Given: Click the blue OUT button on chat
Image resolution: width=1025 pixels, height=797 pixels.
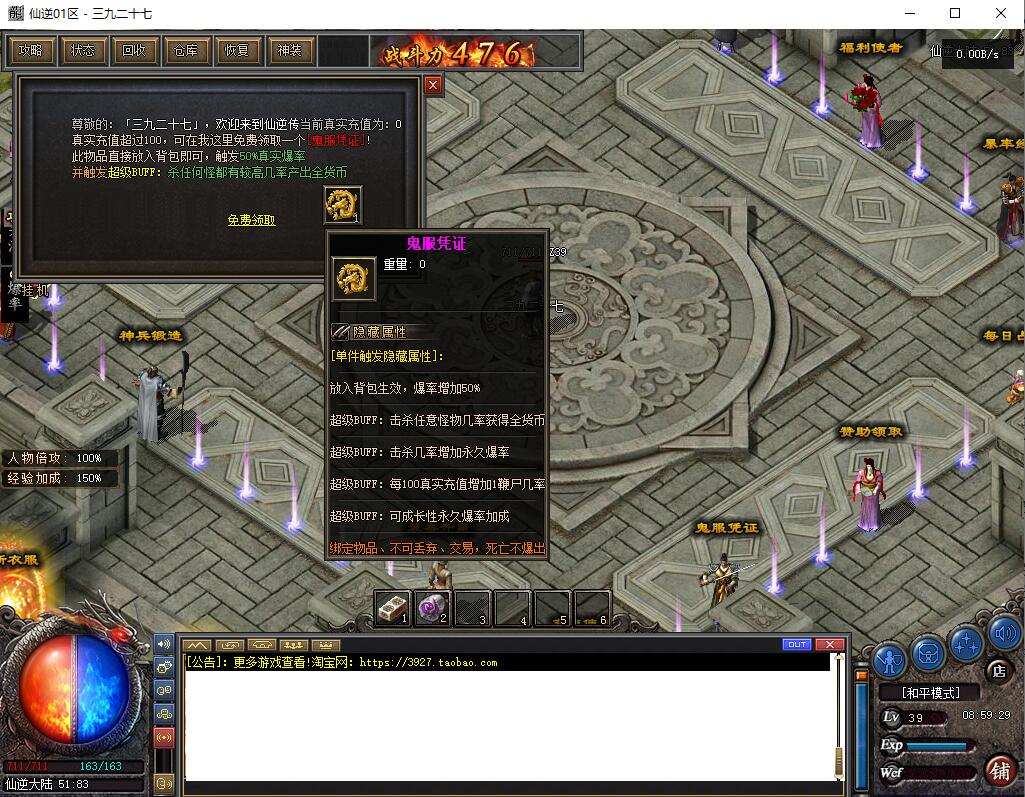Looking at the screenshot, I should pos(797,644).
